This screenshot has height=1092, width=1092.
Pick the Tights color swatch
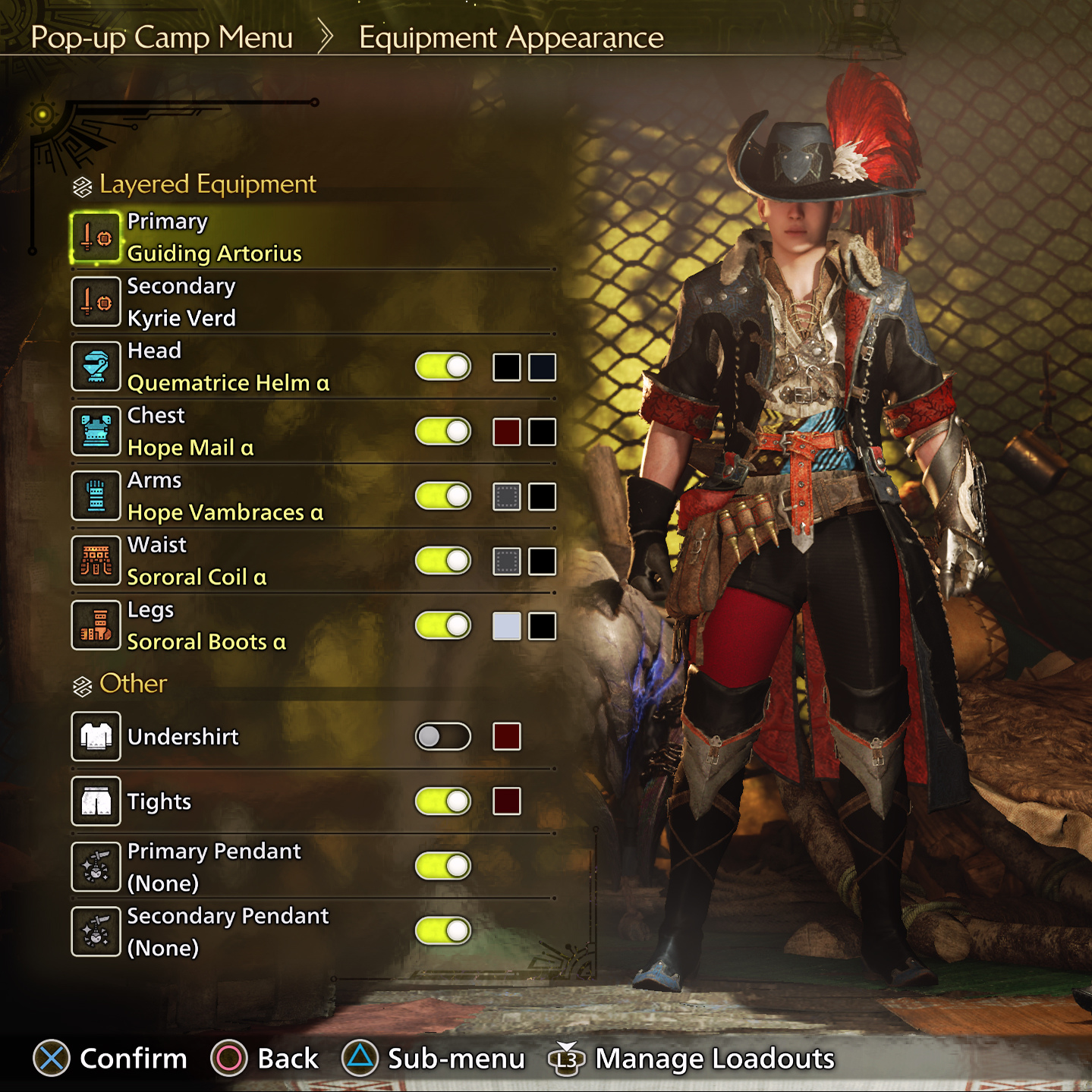tap(507, 801)
